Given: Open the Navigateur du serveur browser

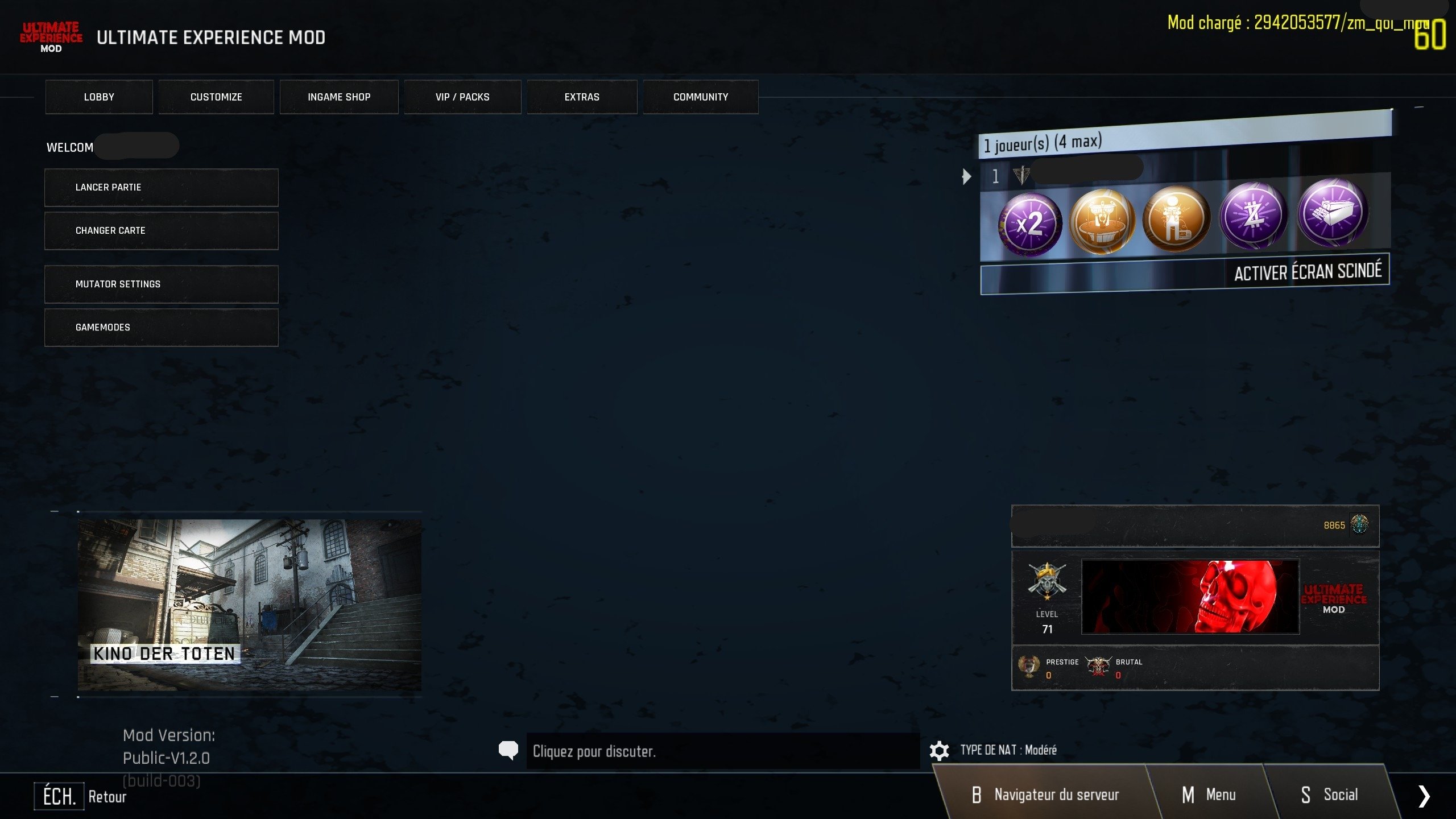Looking at the screenshot, I should click(1045, 795).
